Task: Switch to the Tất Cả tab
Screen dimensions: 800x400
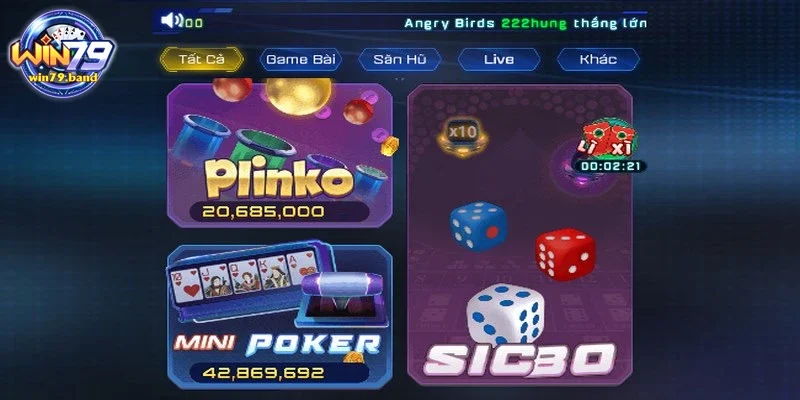Action: point(200,59)
